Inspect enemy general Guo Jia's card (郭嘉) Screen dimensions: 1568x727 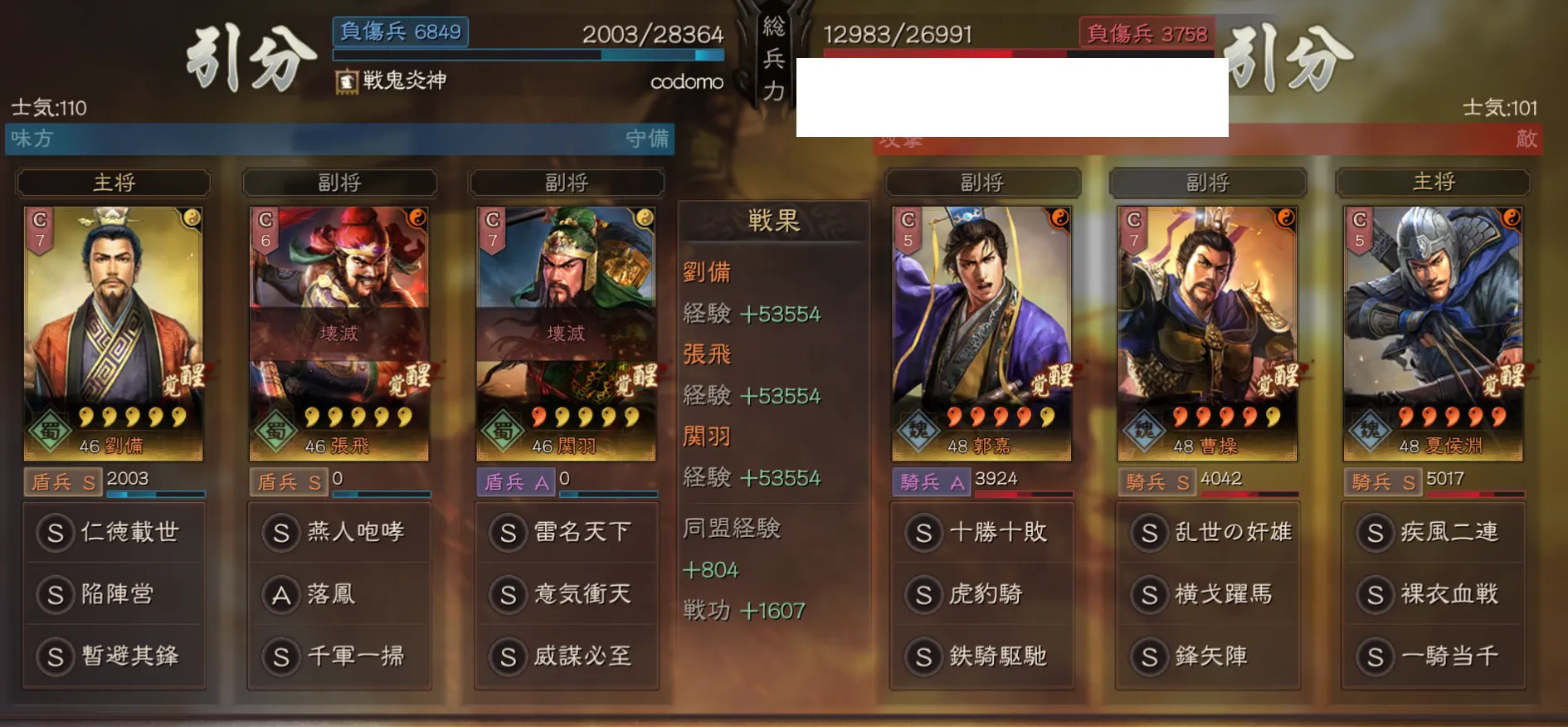(x=981, y=332)
